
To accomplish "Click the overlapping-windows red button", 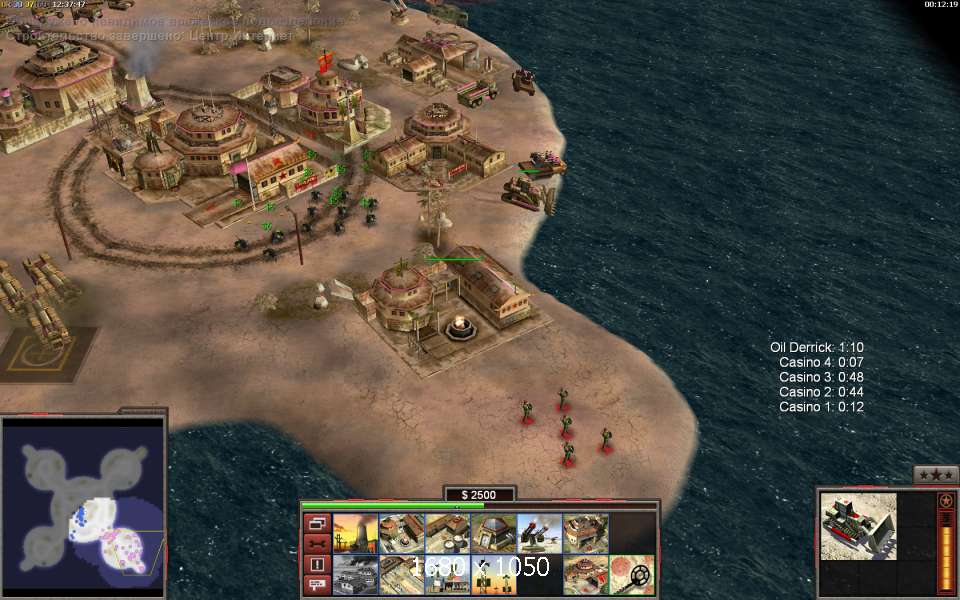I will tap(316, 523).
